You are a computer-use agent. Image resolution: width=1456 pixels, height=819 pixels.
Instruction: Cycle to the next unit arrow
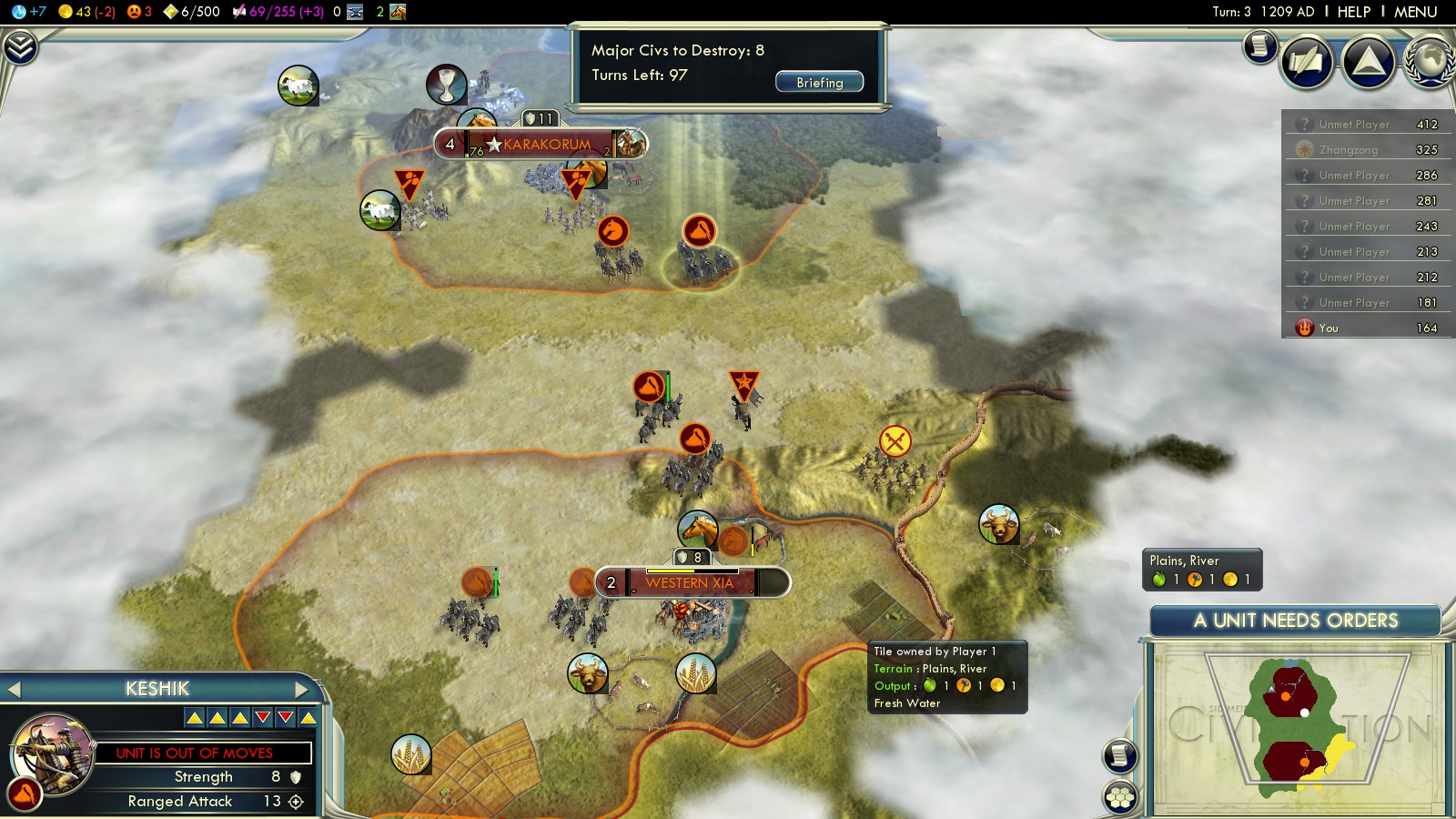pos(302,690)
